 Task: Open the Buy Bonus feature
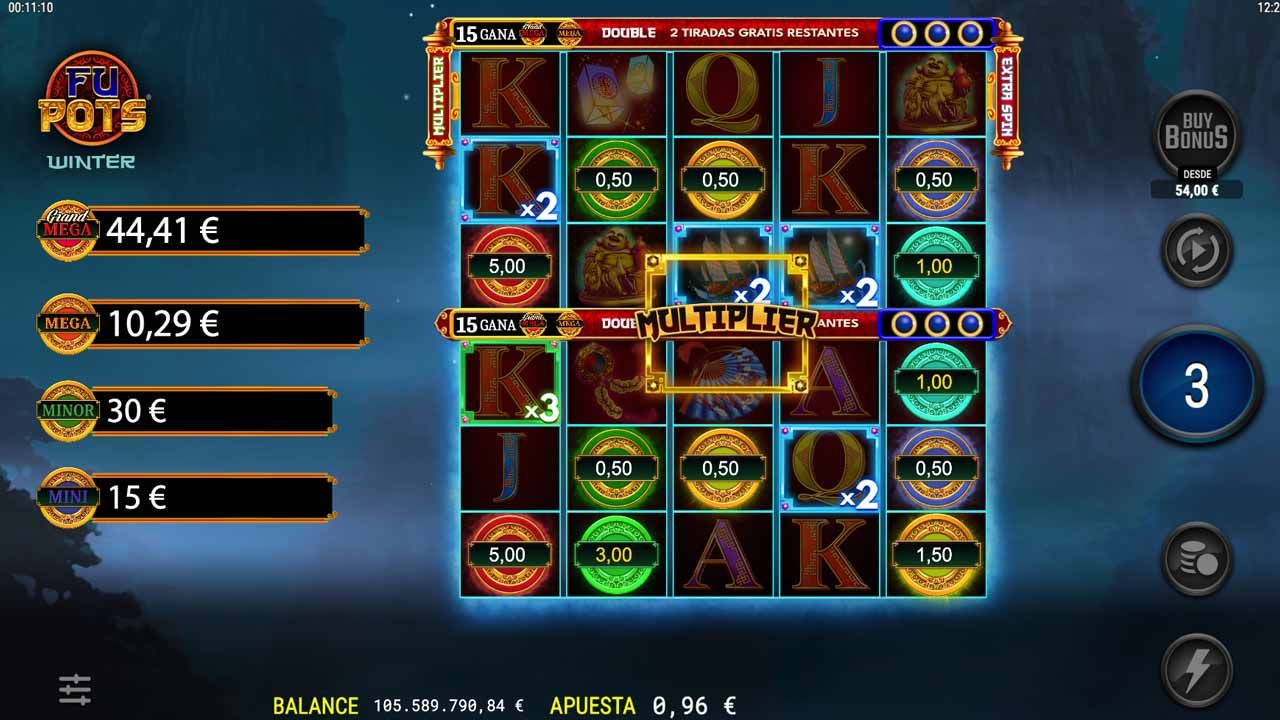pyautogui.click(x=1196, y=136)
